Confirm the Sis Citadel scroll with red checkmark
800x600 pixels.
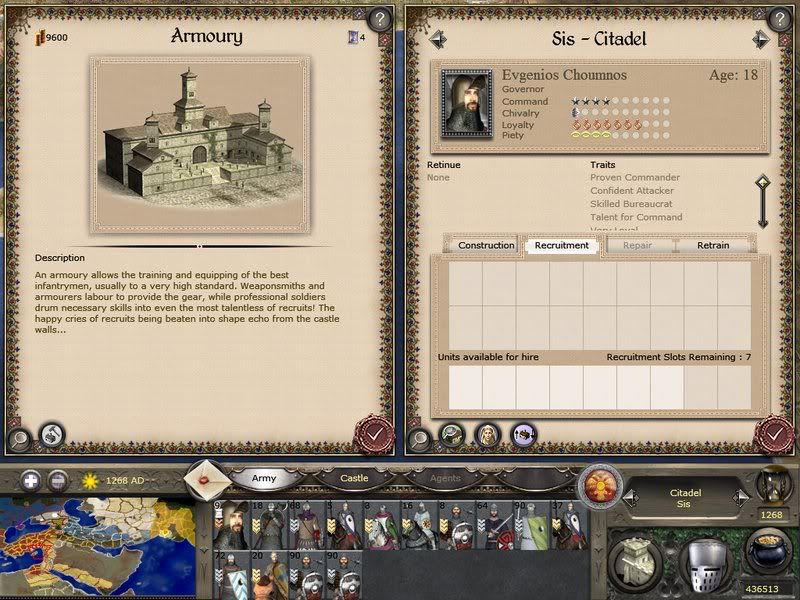(775, 435)
